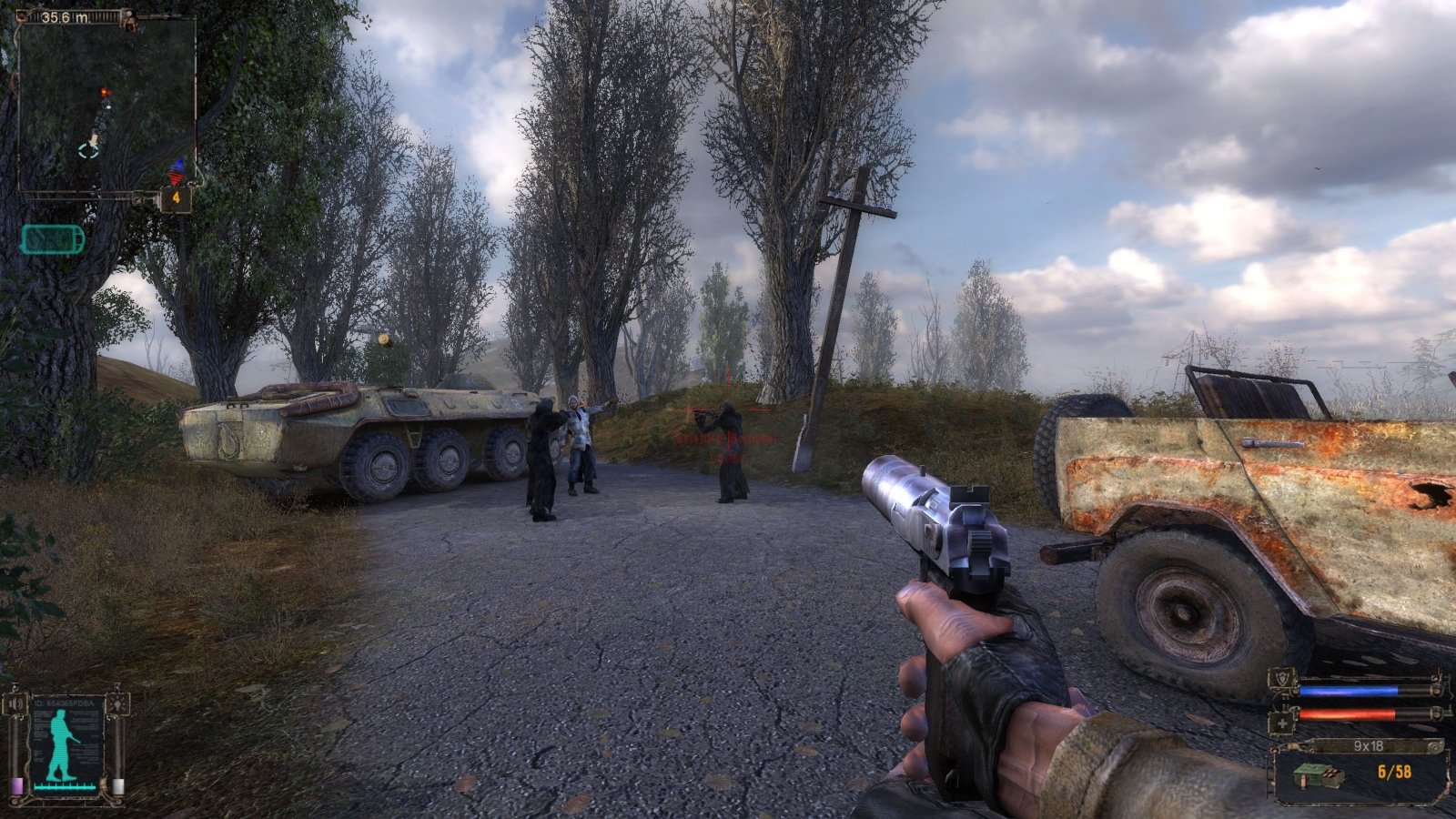Toggle the heartbeat stamina meter

tap(64, 786)
